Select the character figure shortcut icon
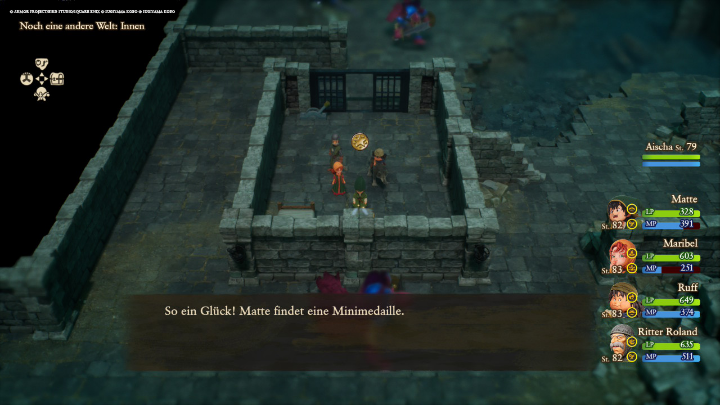This screenshot has height=405, width=720. point(42,94)
